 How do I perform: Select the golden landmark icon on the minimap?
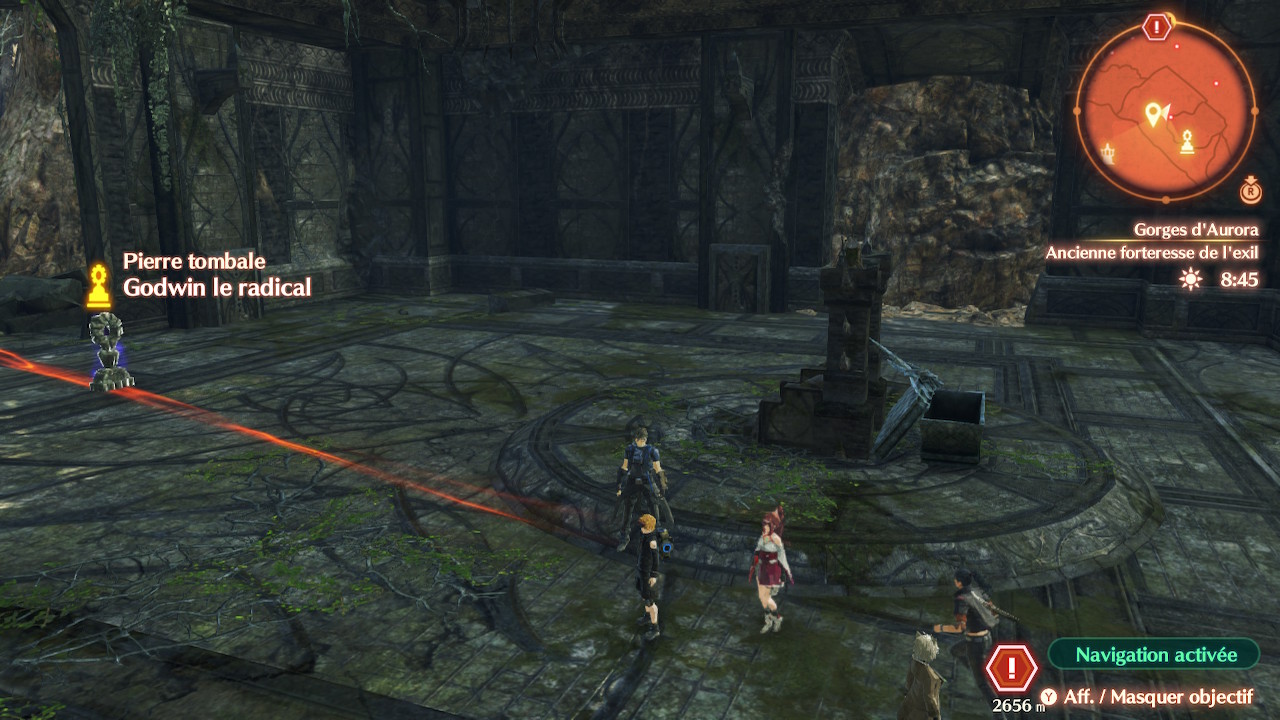point(1187,141)
